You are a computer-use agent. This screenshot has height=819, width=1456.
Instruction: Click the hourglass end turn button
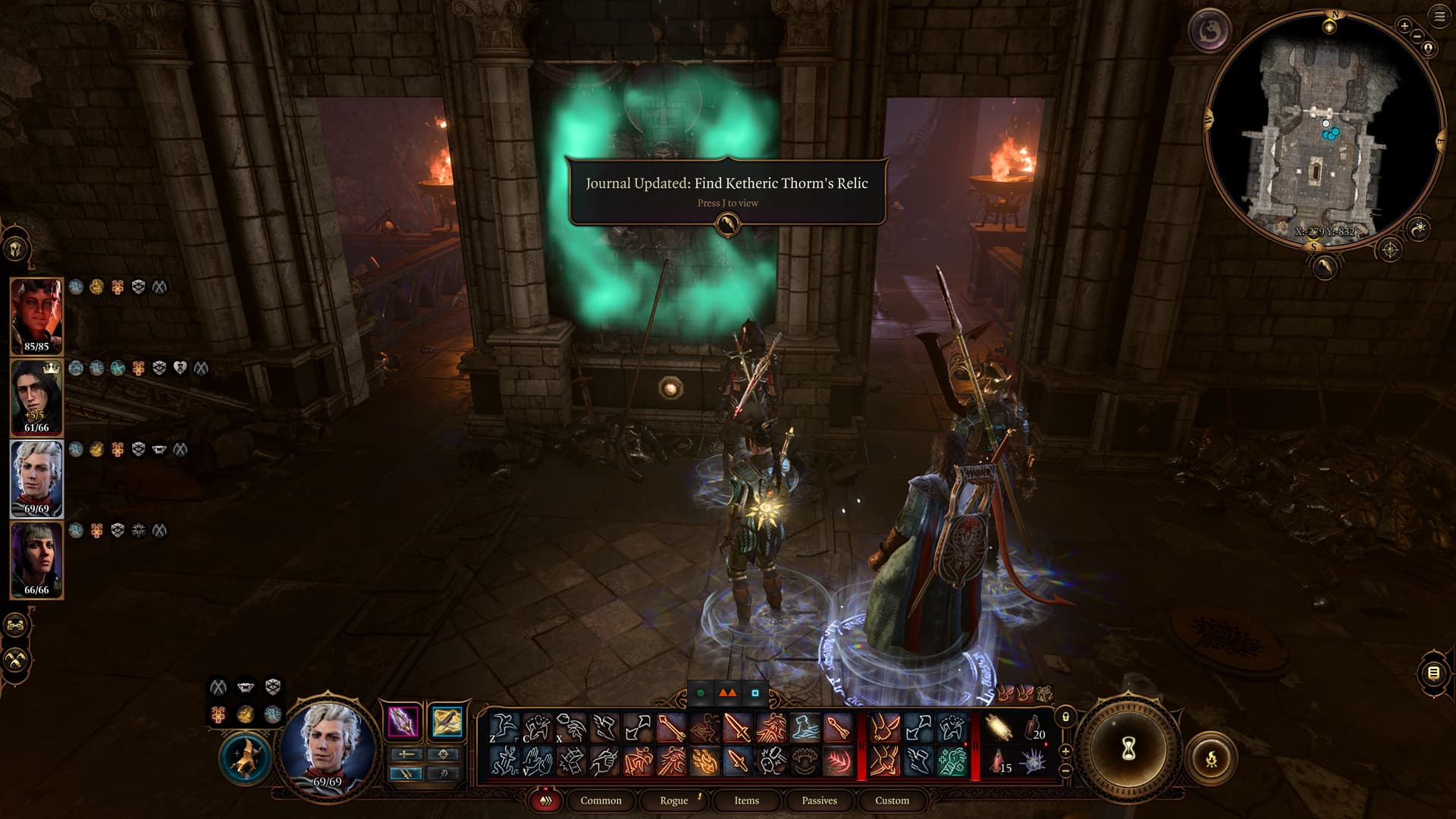[x=1128, y=750]
